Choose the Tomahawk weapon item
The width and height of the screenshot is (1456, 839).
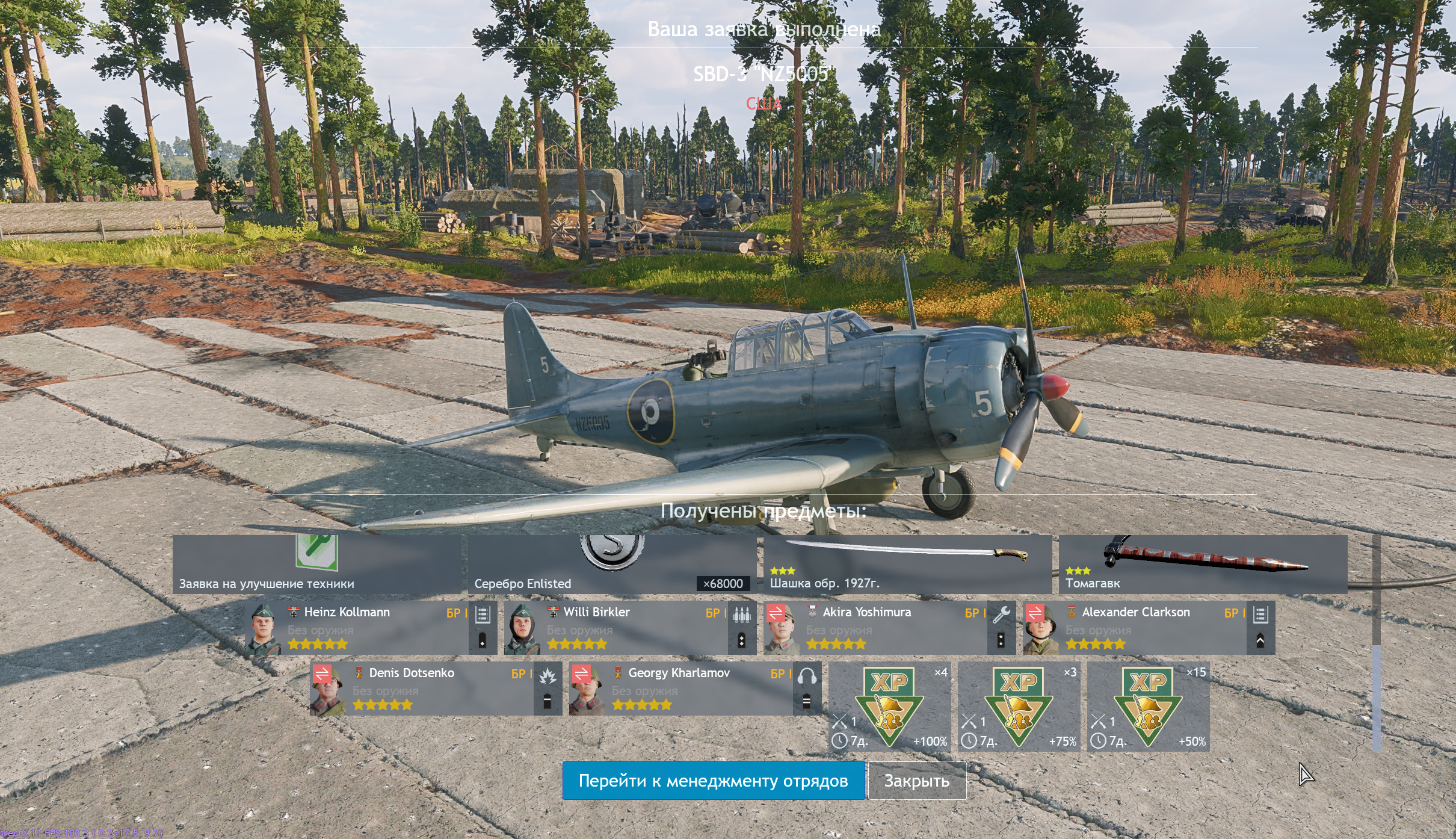point(1203,565)
